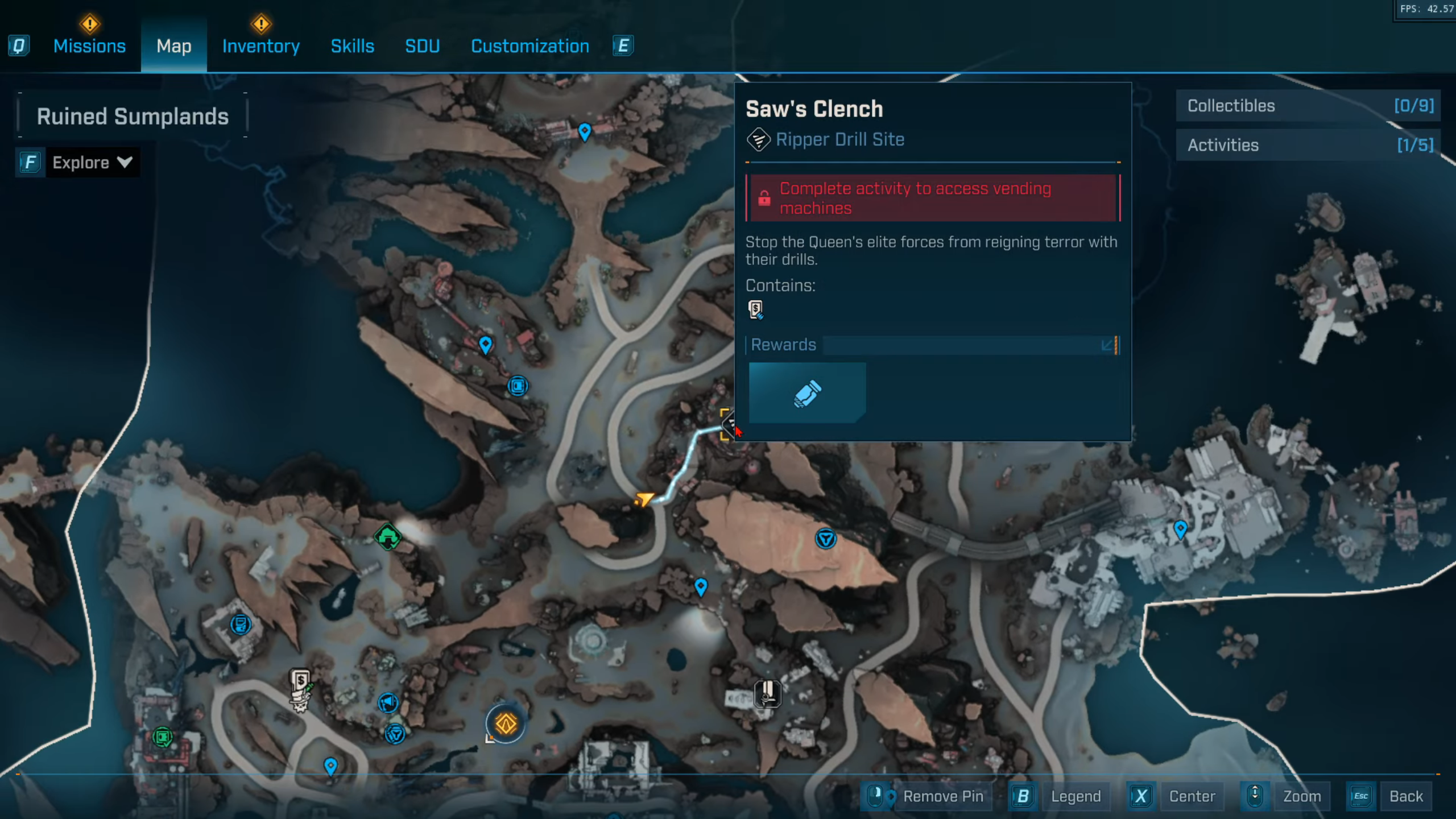Click the Remove Pin option
Image resolution: width=1456 pixels, height=819 pixels.
942,796
